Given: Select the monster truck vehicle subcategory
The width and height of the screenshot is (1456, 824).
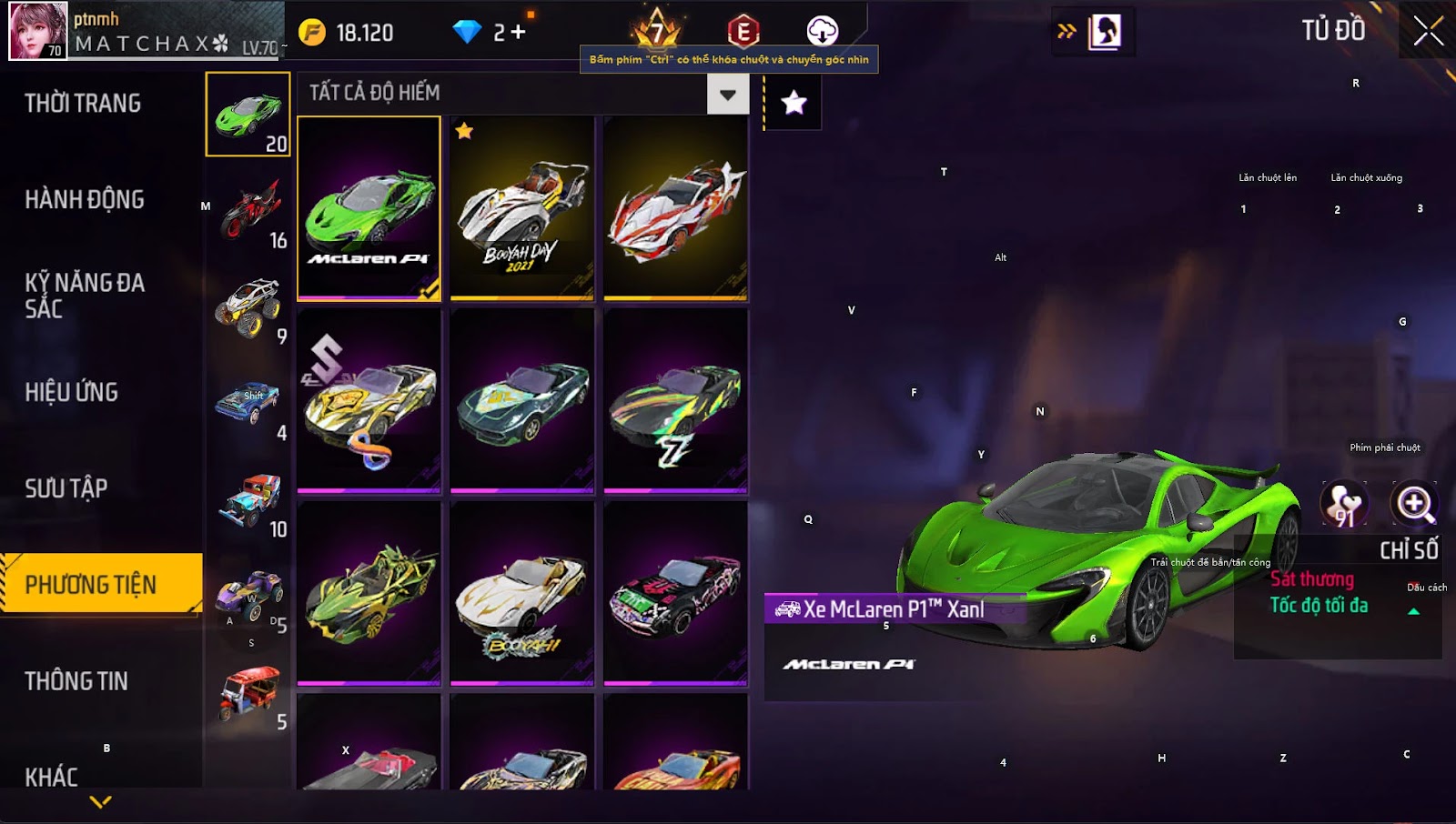Looking at the screenshot, I should coord(248,307).
